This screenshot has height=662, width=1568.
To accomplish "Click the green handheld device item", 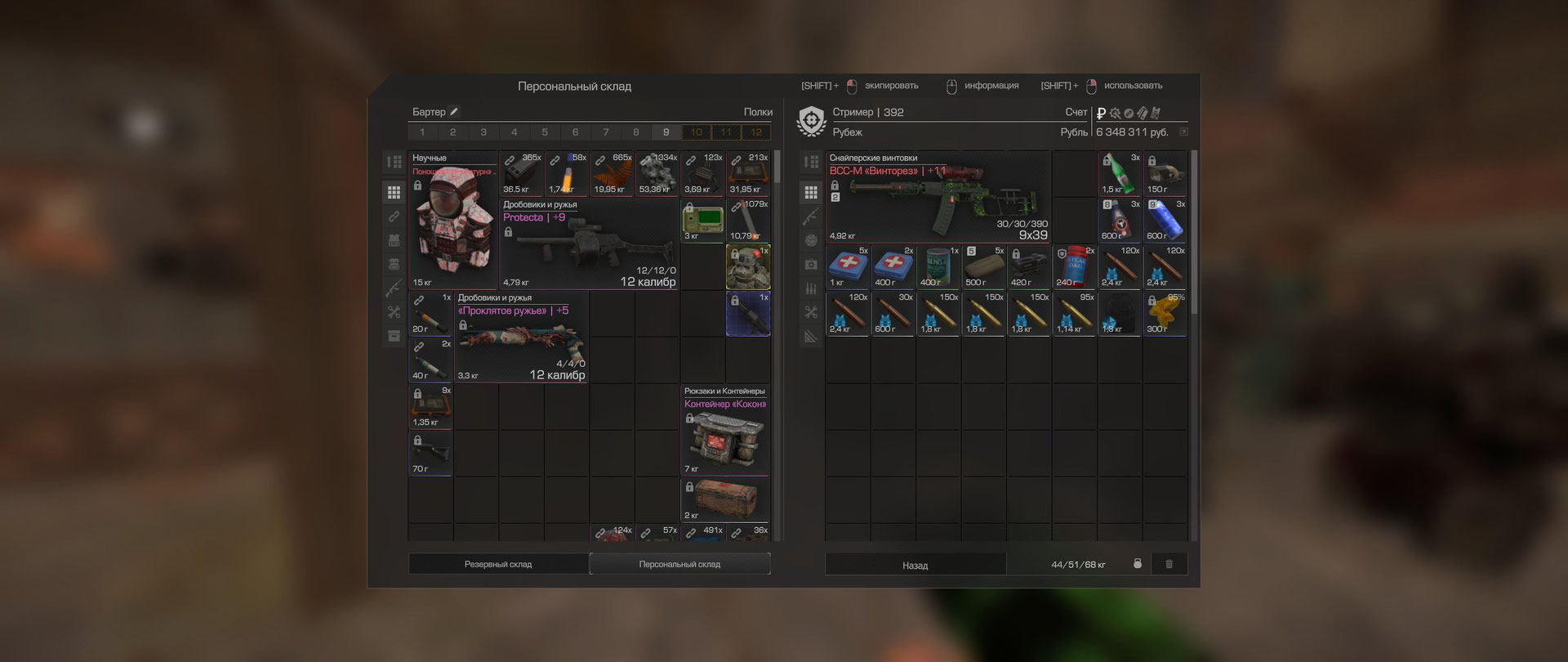I will (x=702, y=221).
